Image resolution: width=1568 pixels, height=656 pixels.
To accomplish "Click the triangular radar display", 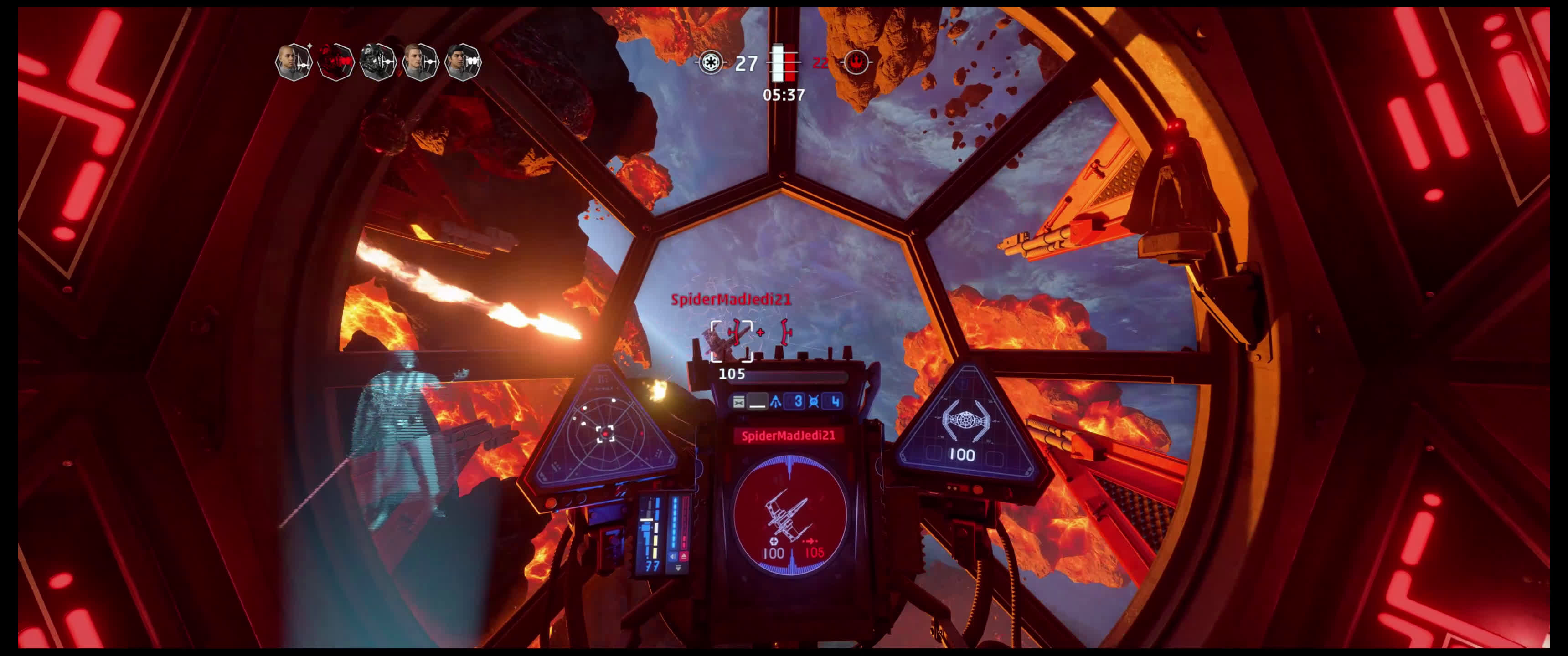I will click(x=604, y=433).
